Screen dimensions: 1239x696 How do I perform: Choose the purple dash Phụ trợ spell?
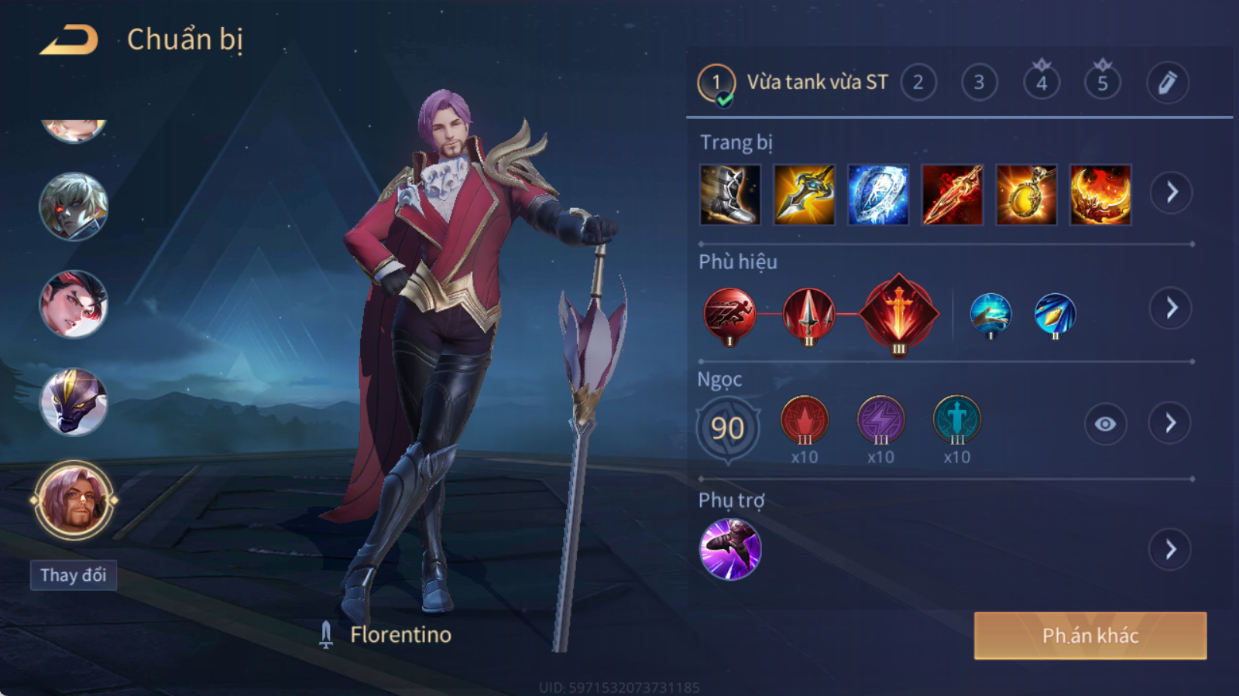click(730, 549)
